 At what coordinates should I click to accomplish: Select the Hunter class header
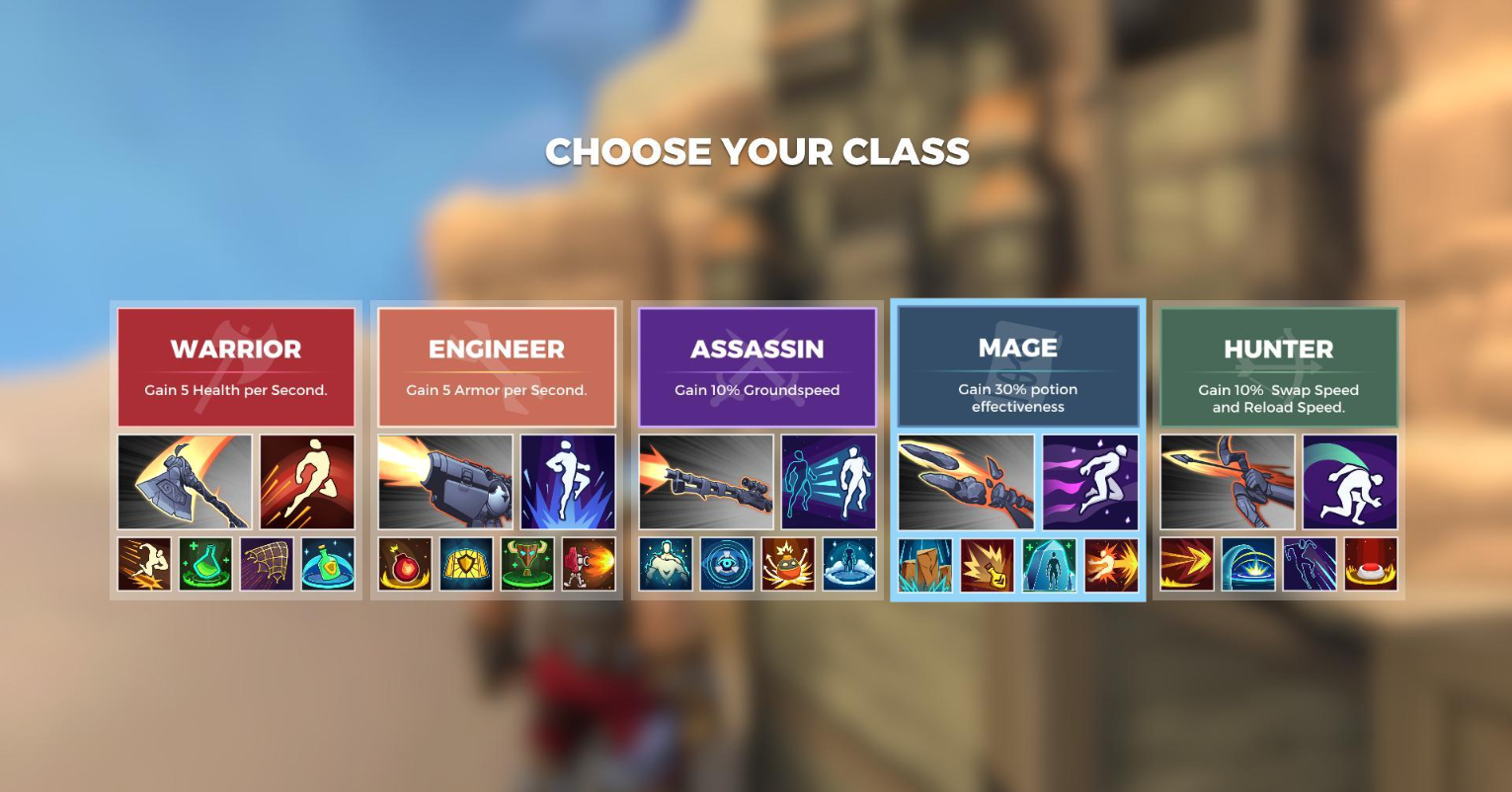point(1279,366)
